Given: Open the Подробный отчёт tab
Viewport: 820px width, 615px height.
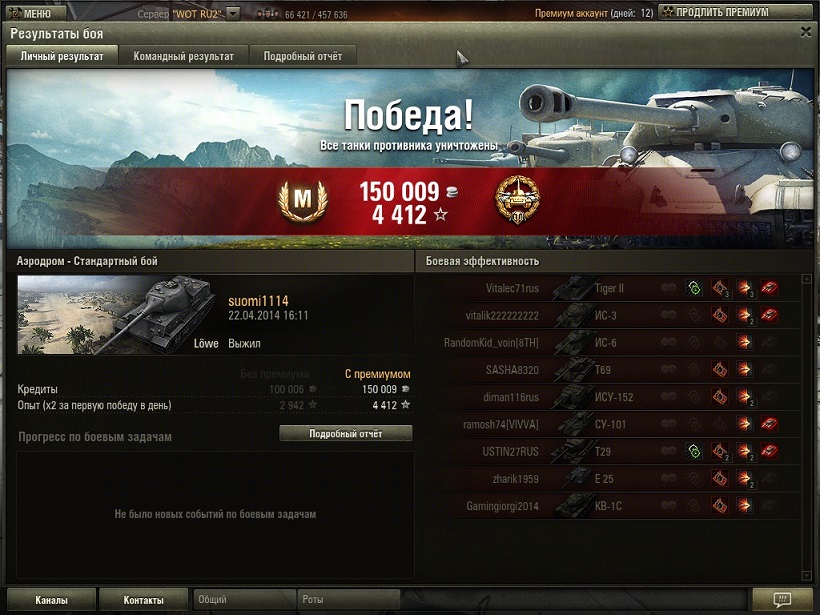Looking at the screenshot, I should pyautogui.click(x=303, y=56).
